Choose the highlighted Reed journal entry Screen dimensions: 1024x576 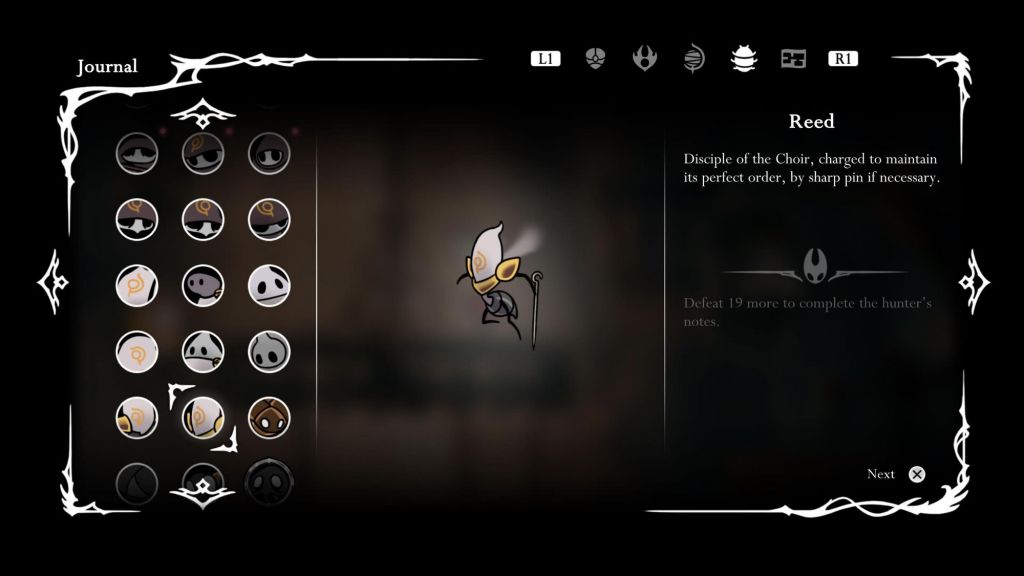tap(203, 418)
